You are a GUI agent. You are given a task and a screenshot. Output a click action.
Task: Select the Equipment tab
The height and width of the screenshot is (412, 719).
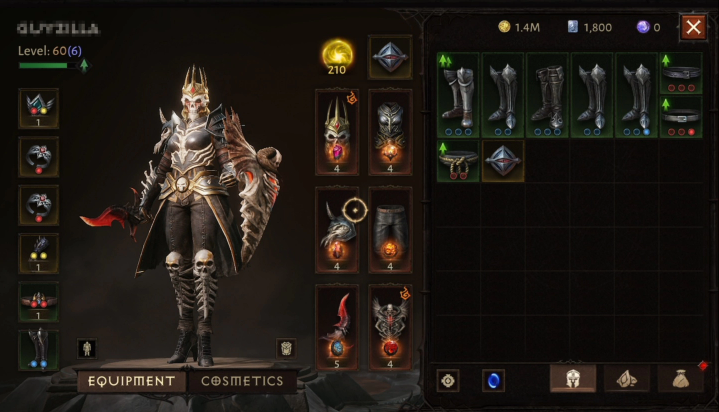pos(131,381)
